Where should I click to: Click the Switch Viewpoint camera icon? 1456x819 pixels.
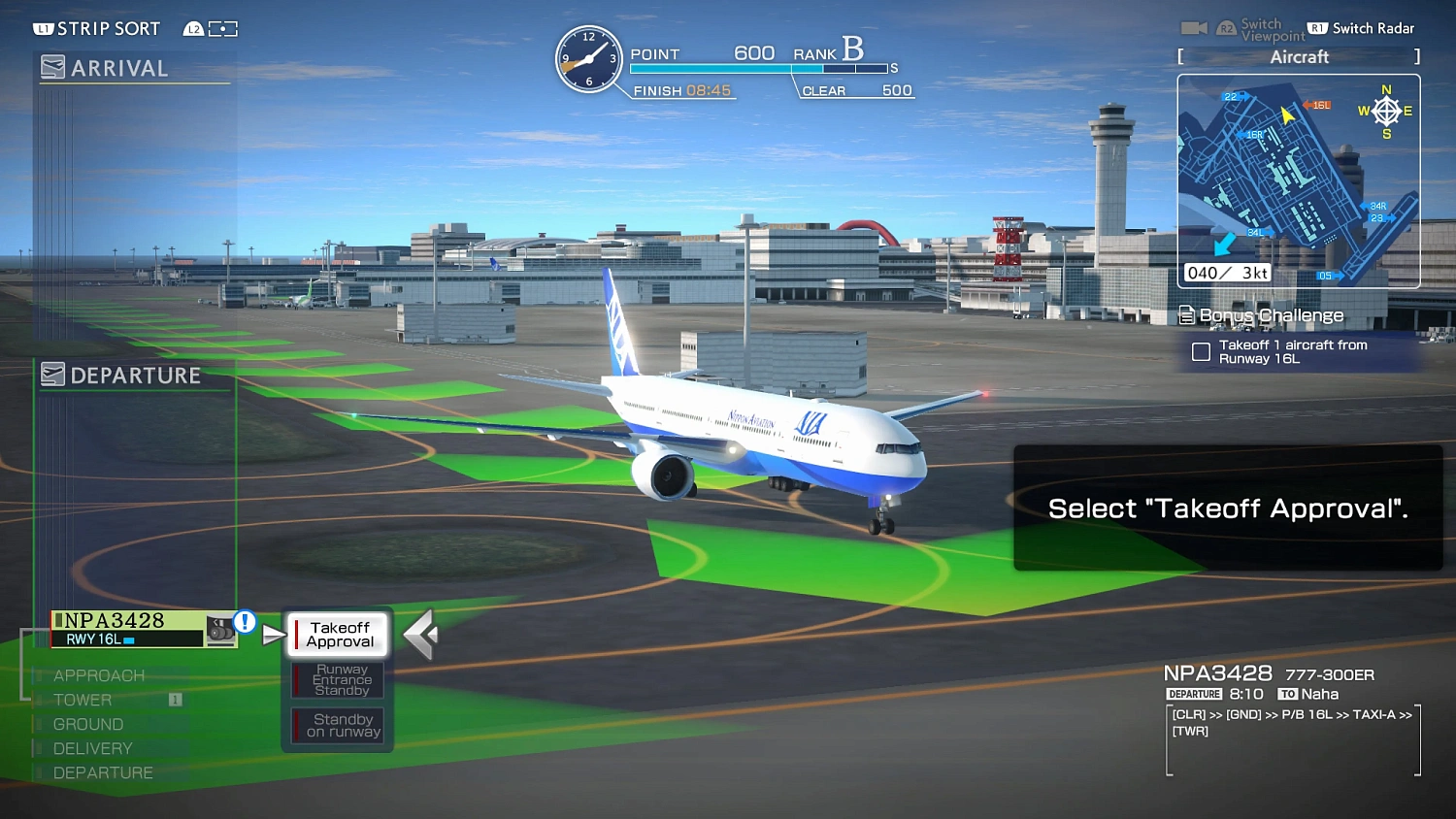1194,27
